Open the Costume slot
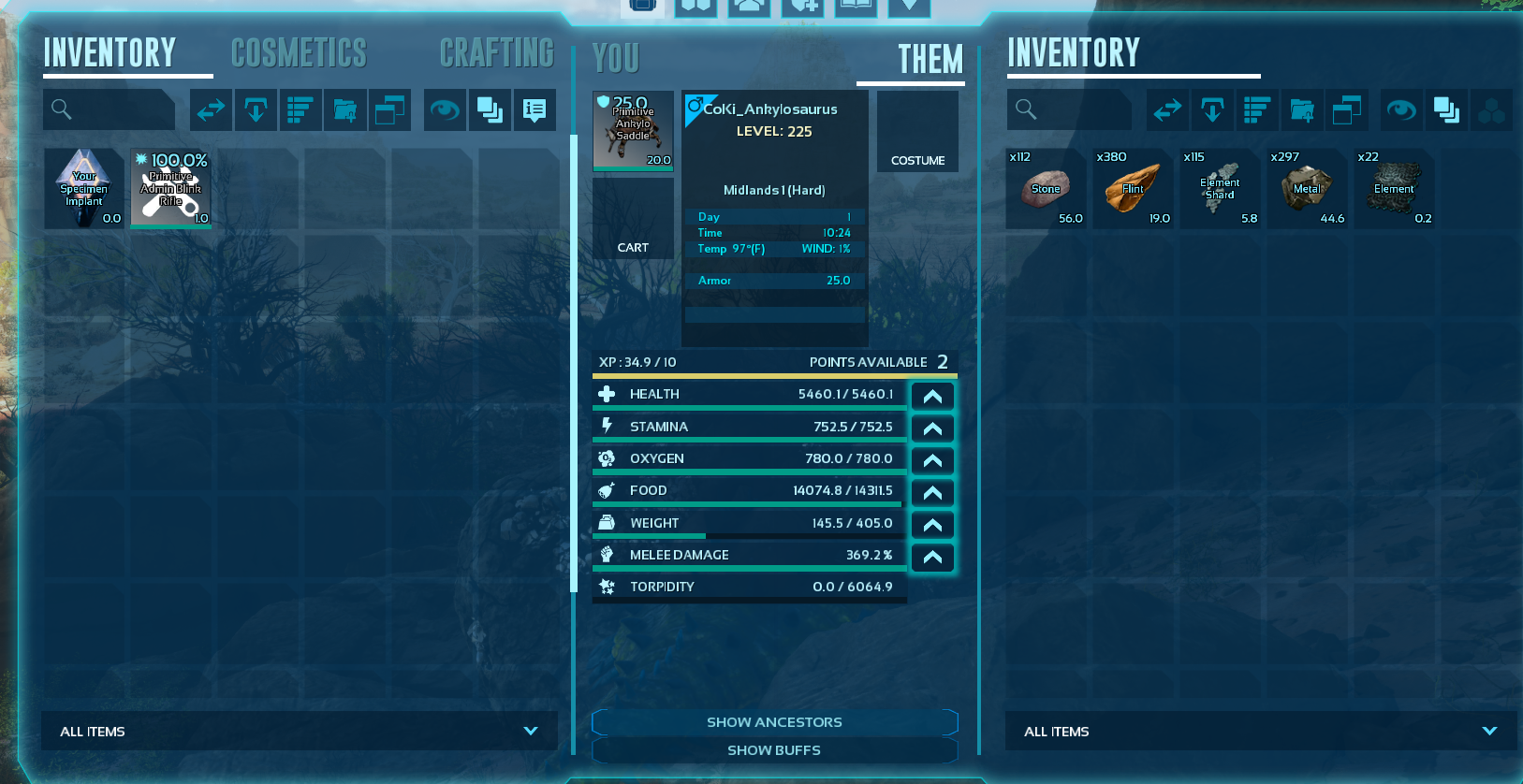This screenshot has height=784, width=1523. (917, 131)
